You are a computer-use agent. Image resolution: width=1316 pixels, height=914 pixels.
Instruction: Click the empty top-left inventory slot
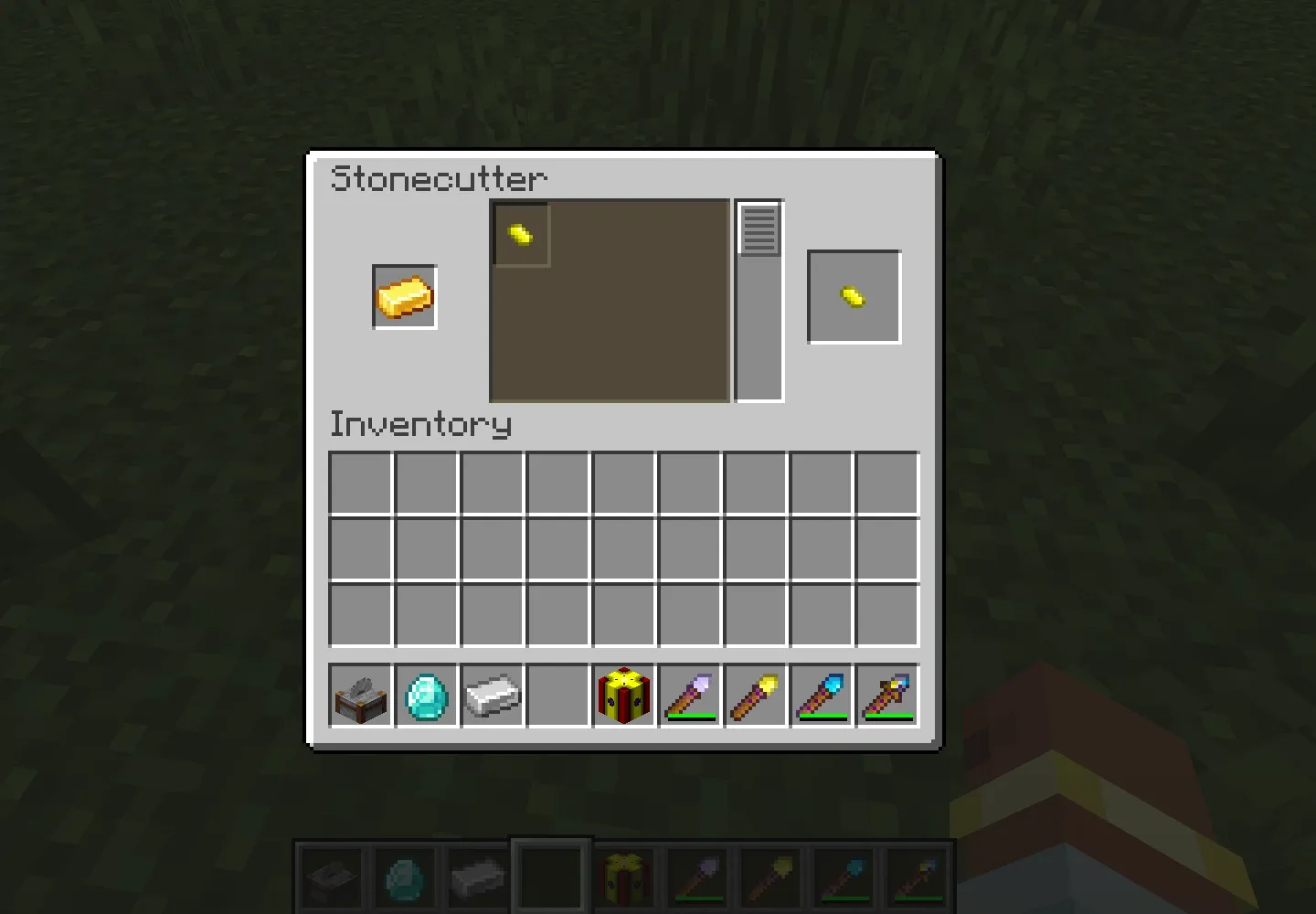pos(359,482)
